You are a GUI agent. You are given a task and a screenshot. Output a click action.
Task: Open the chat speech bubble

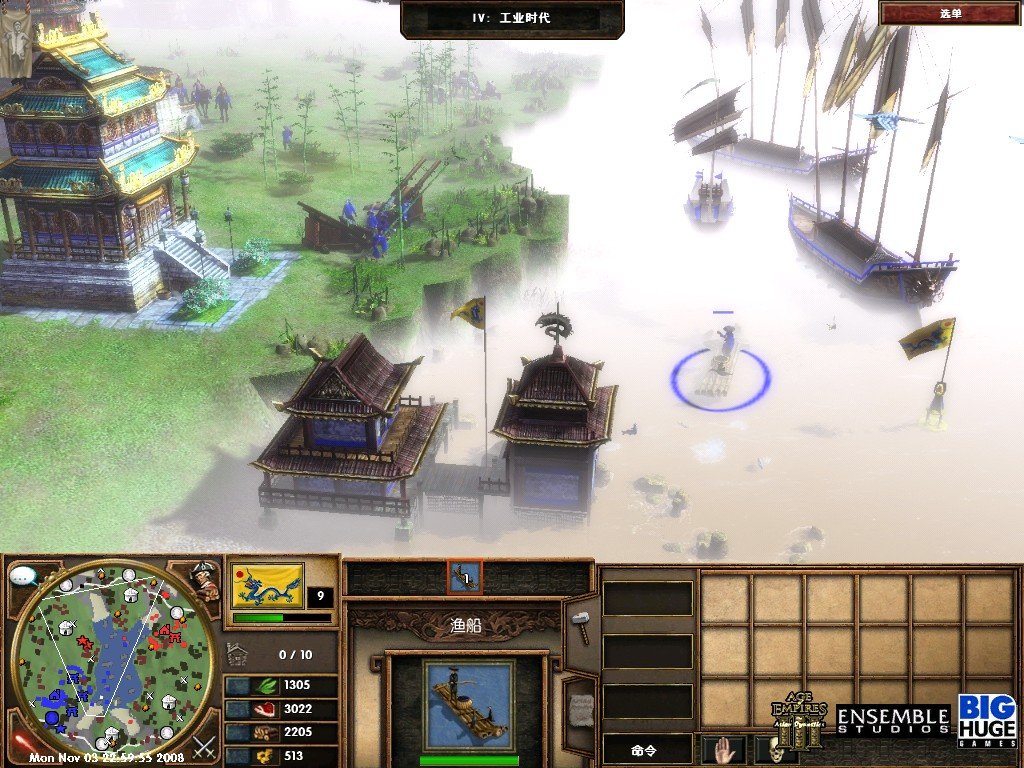point(25,577)
